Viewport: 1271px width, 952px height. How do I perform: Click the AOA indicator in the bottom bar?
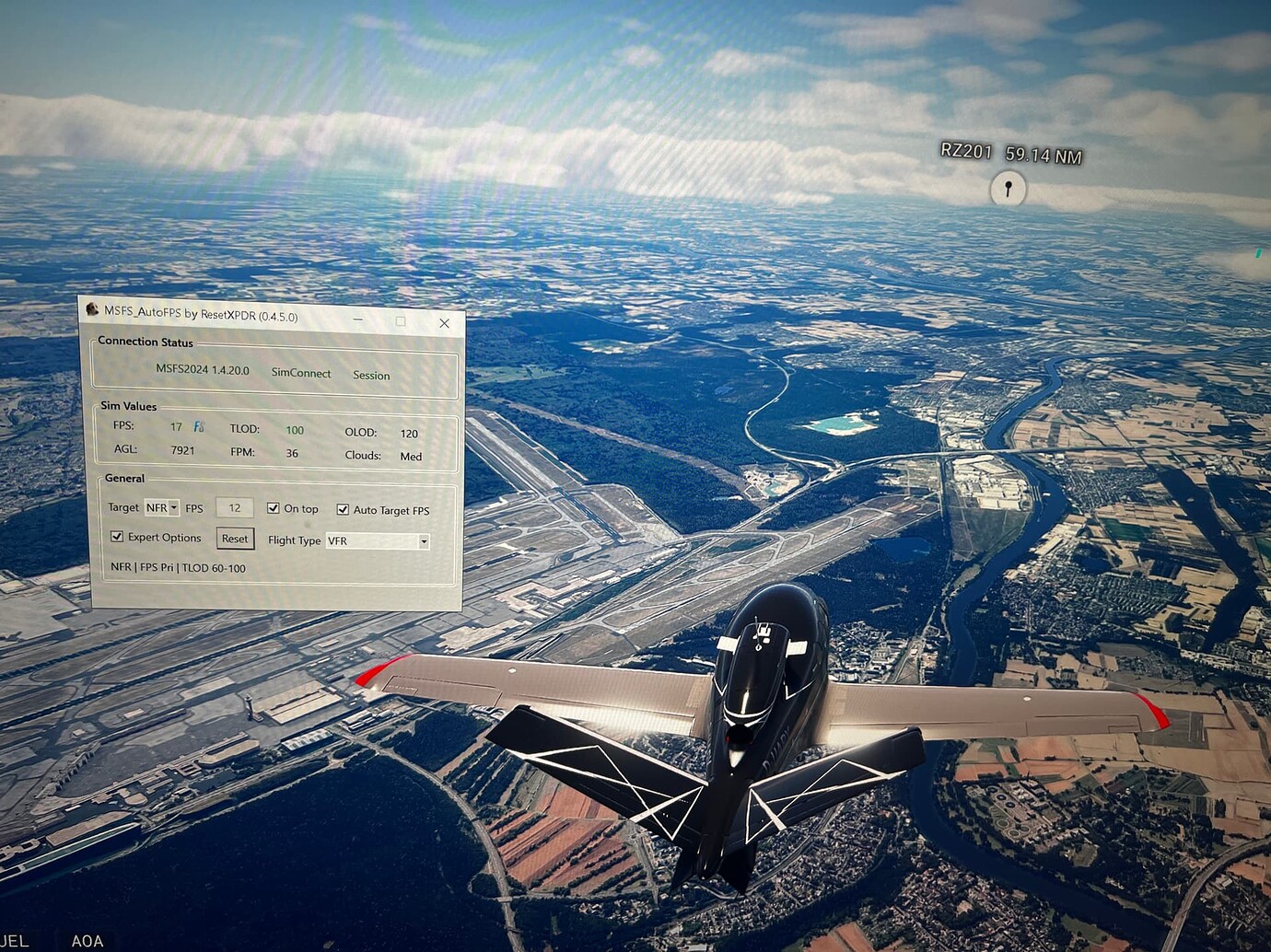point(88,941)
